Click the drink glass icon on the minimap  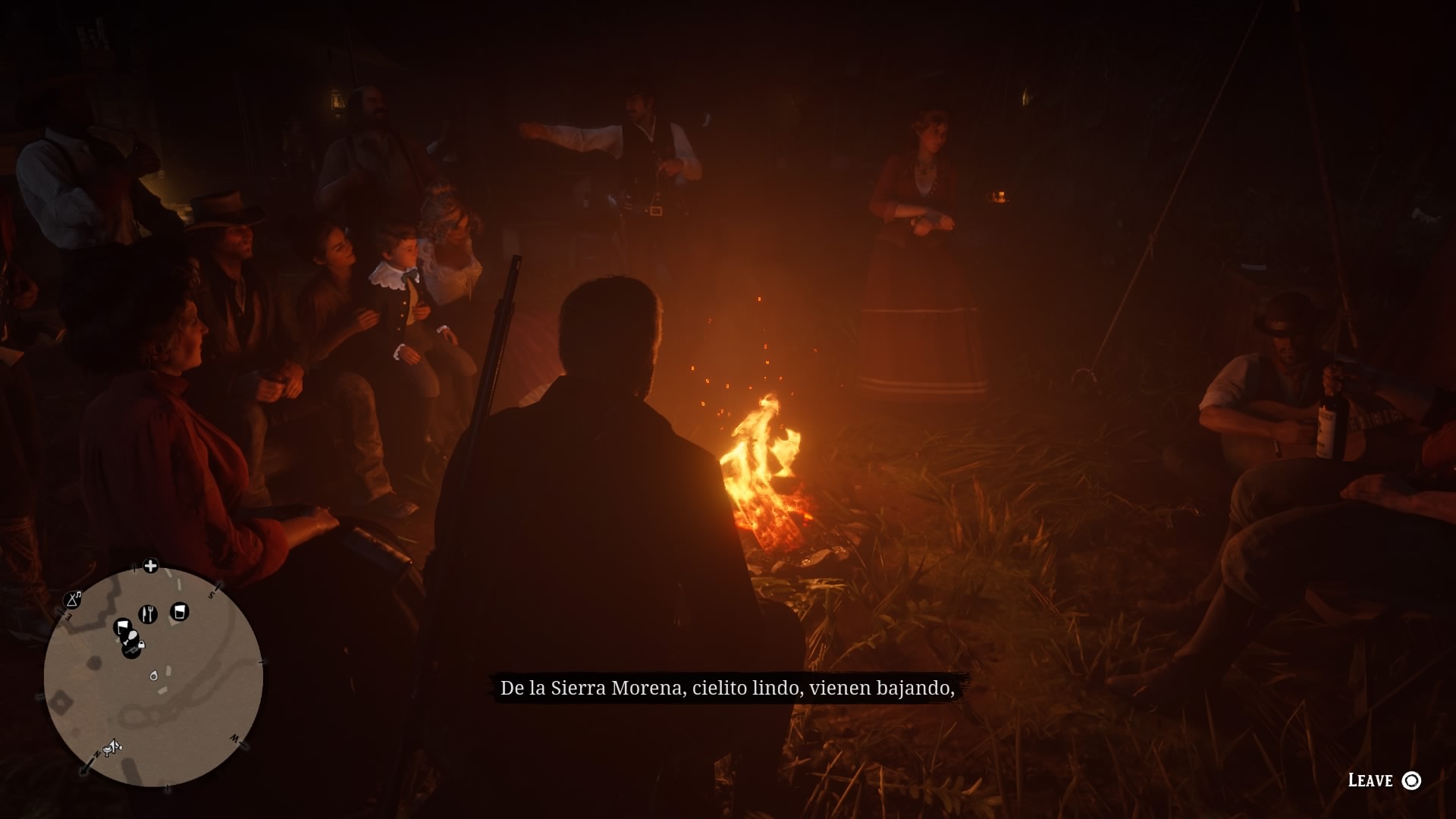tap(180, 611)
